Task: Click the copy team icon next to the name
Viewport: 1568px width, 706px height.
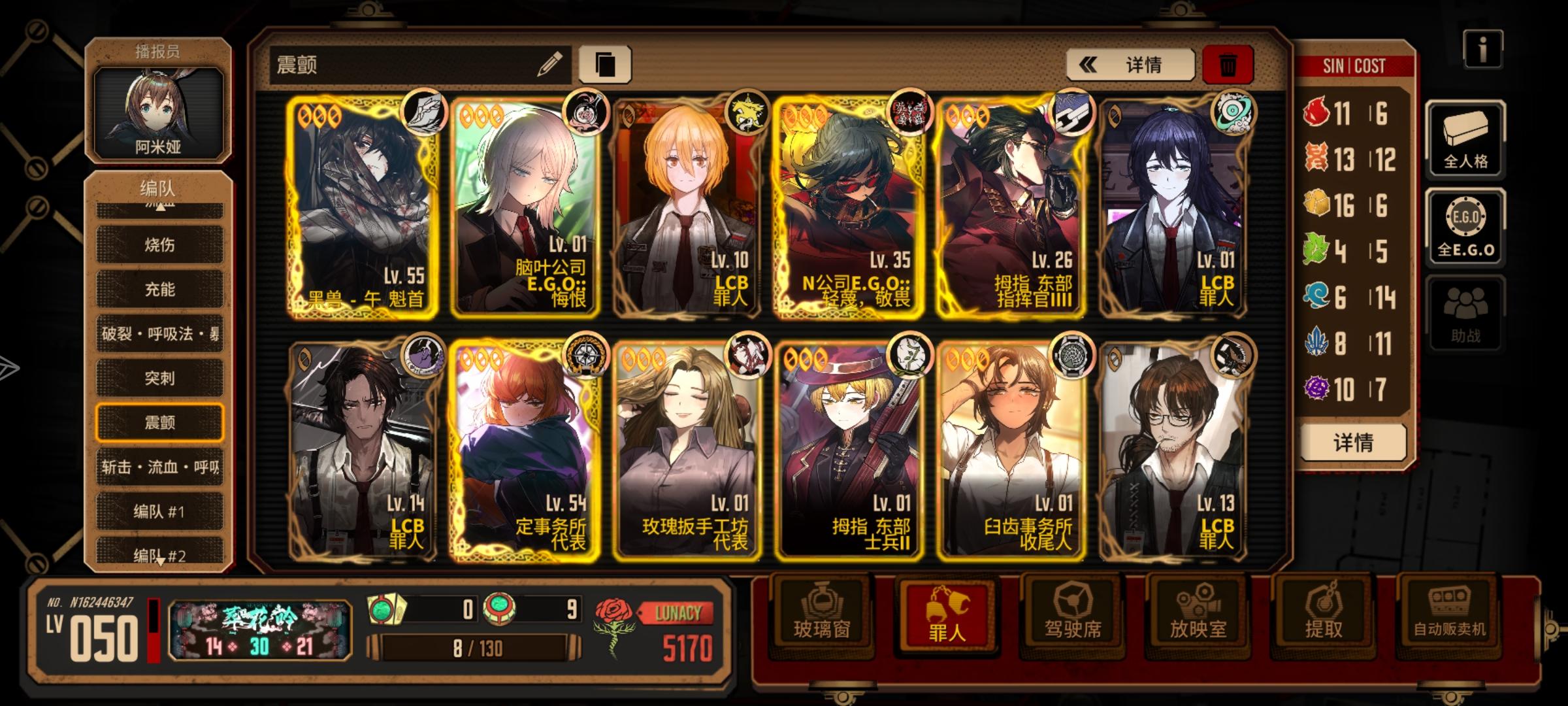Action: pyautogui.click(x=608, y=62)
